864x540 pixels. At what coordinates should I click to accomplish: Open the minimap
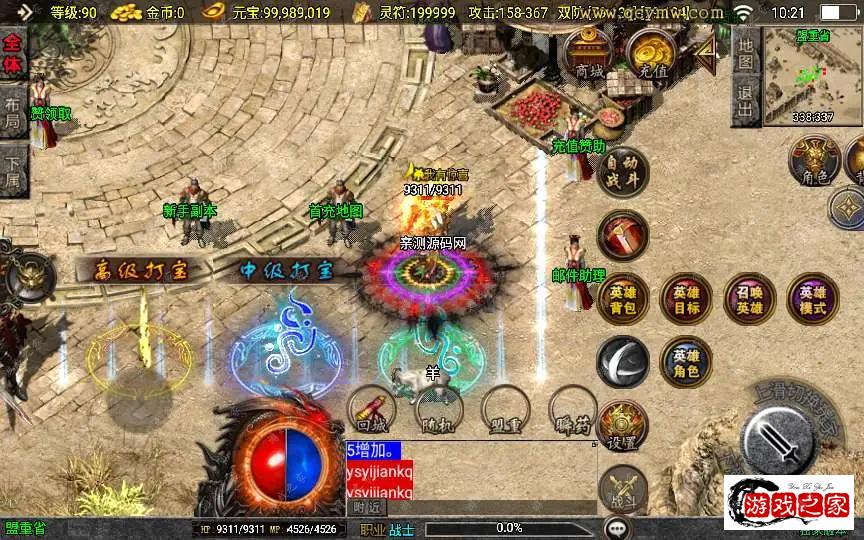tap(812, 78)
